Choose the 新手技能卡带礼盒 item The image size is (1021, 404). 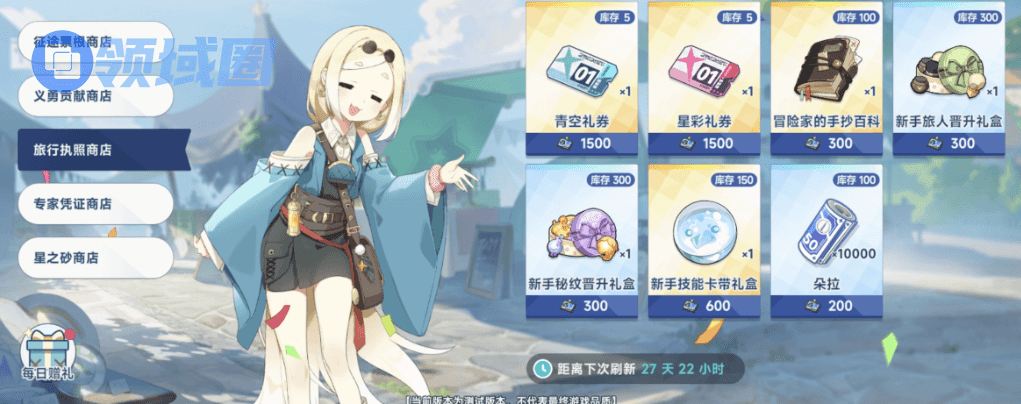tap(704, 240)
